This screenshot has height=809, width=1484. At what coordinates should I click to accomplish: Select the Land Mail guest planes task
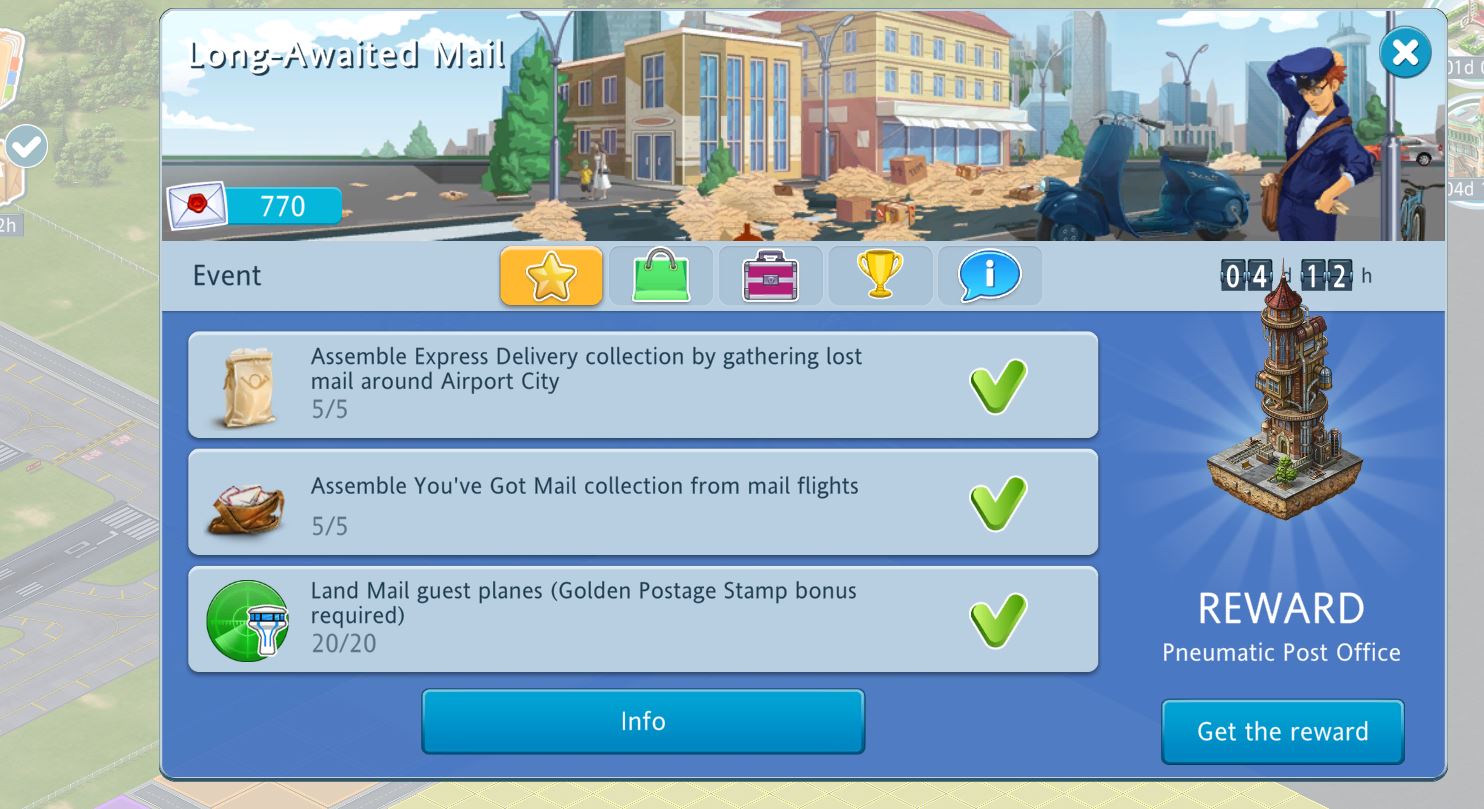coord(642,619)
